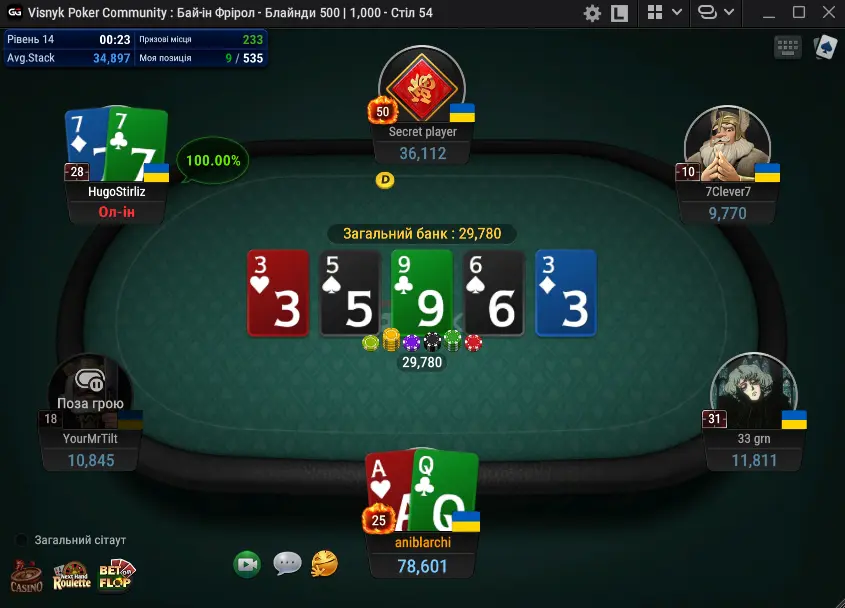Maximize the poker table window
The width and height of the screenshot is (845, 608).
[798, 13]
